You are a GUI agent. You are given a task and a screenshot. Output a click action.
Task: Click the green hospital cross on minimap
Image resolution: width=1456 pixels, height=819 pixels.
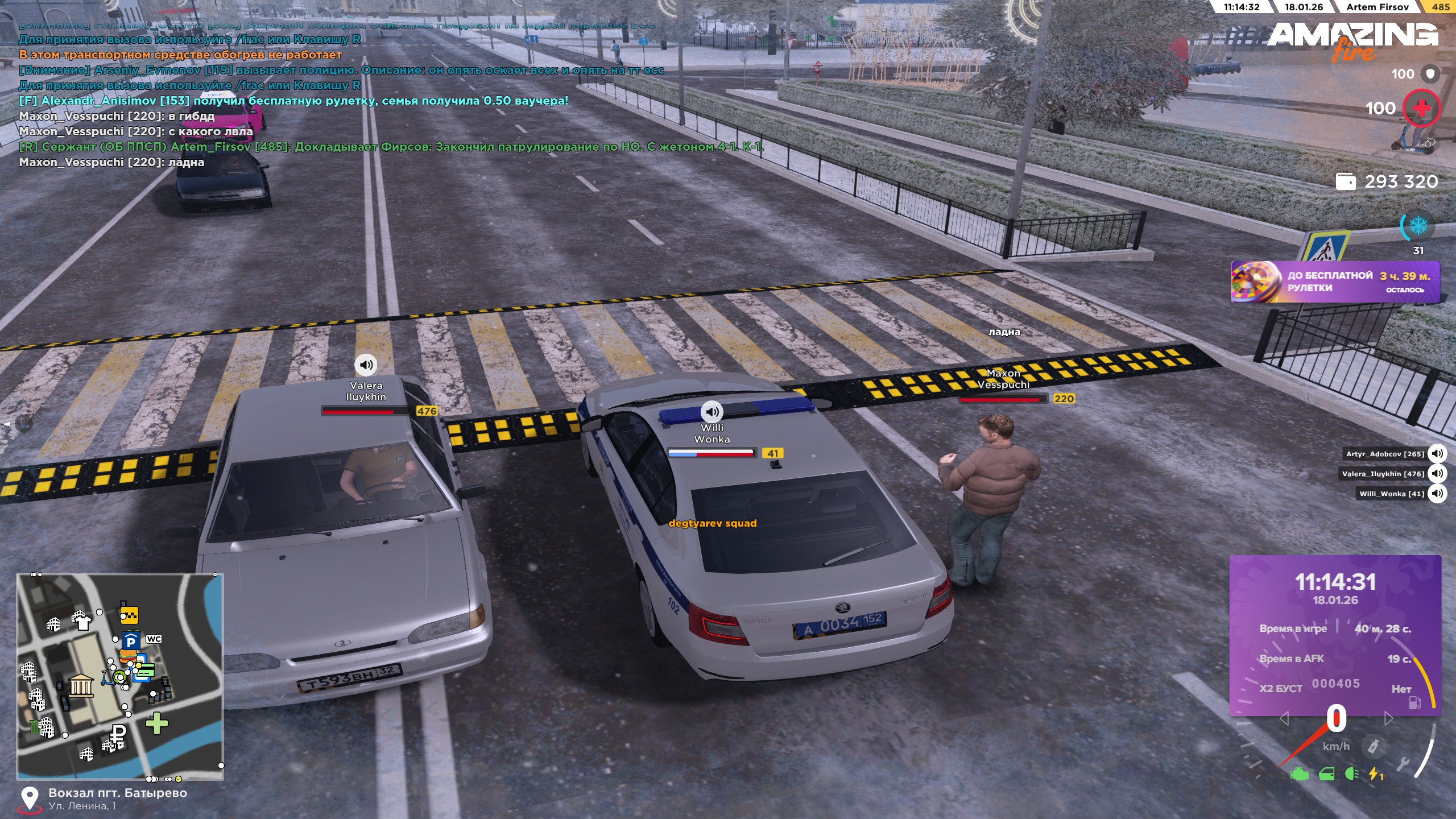tap(156, 723)
